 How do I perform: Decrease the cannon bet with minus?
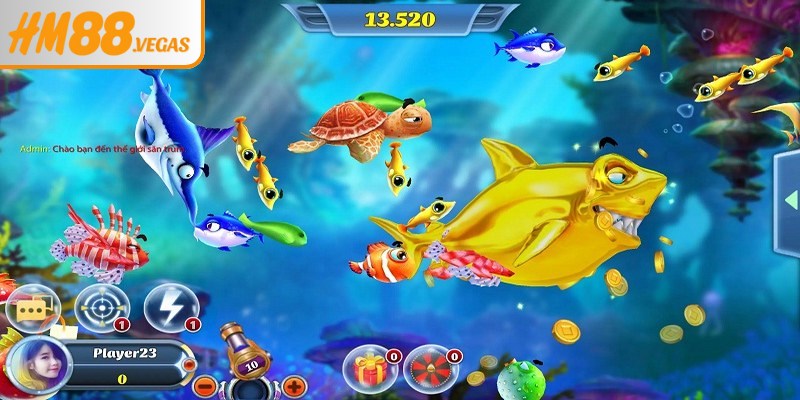pyautogui.click(x=203, y=385)
